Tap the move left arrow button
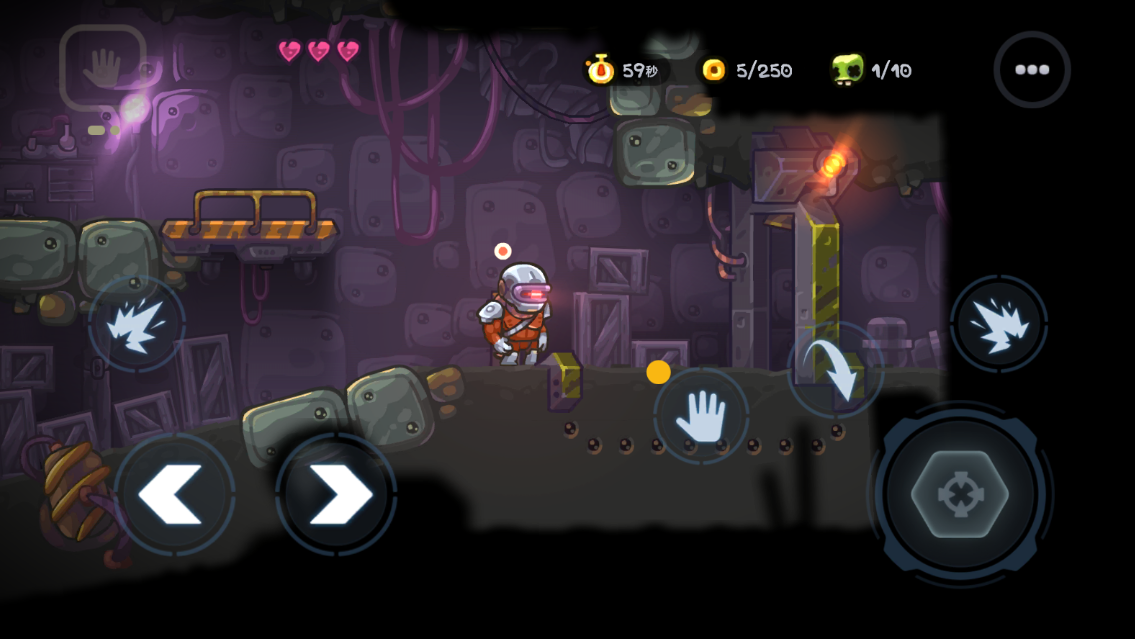 click(174, 494)
